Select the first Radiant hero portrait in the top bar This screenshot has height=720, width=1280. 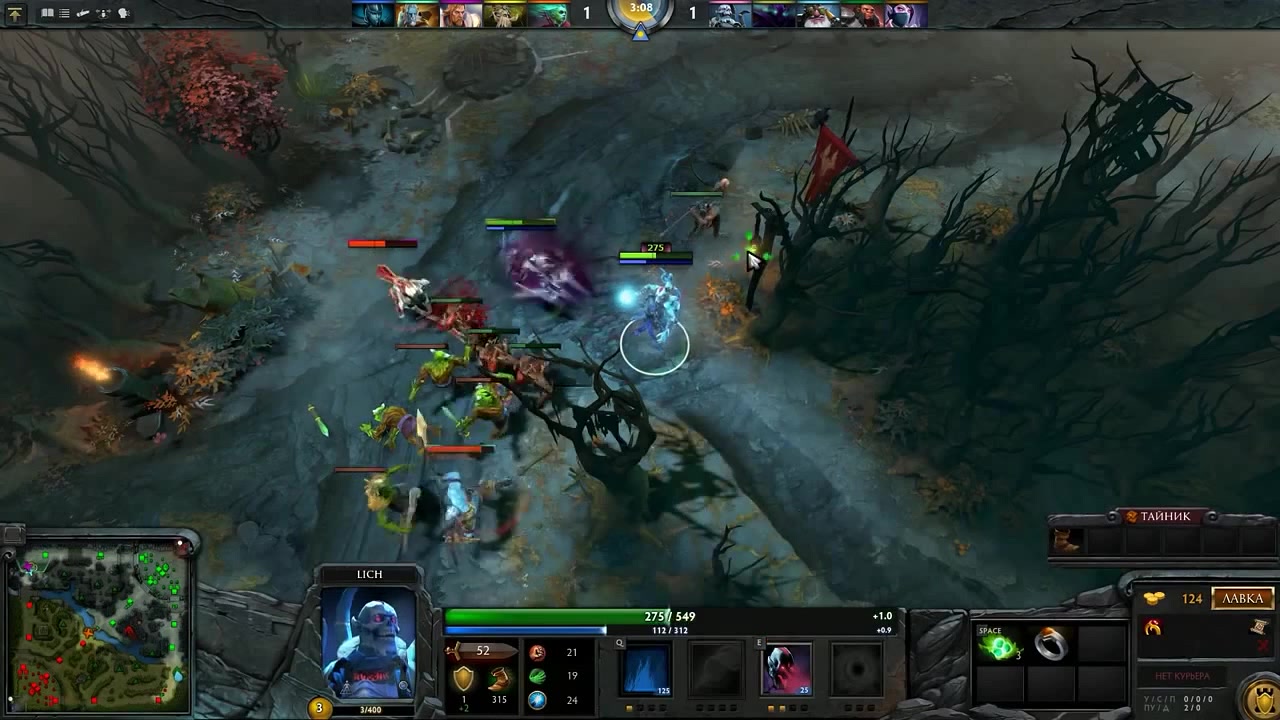[x=372, y=15]
